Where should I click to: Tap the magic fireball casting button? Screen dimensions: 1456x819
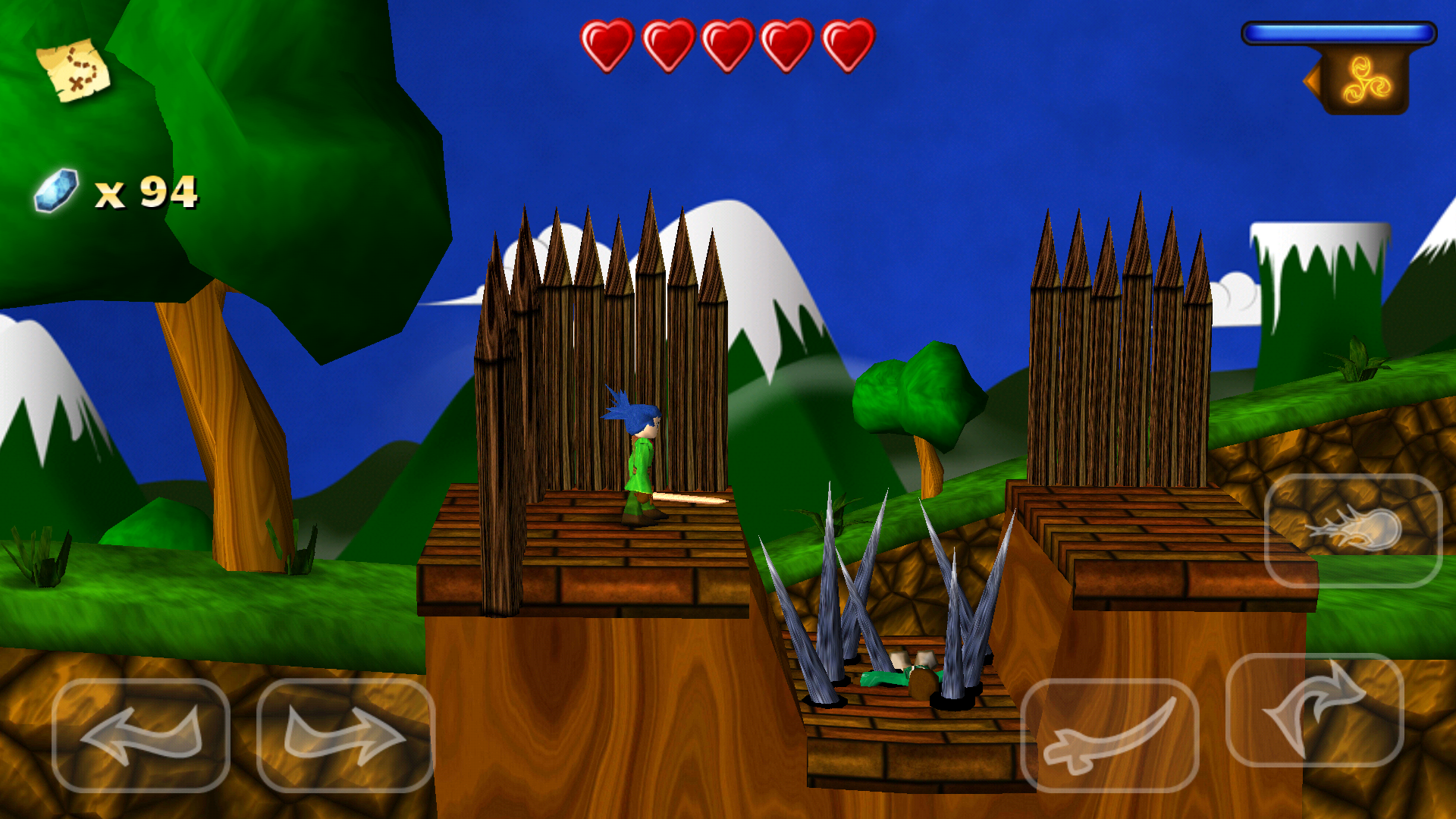(1354, 531)
